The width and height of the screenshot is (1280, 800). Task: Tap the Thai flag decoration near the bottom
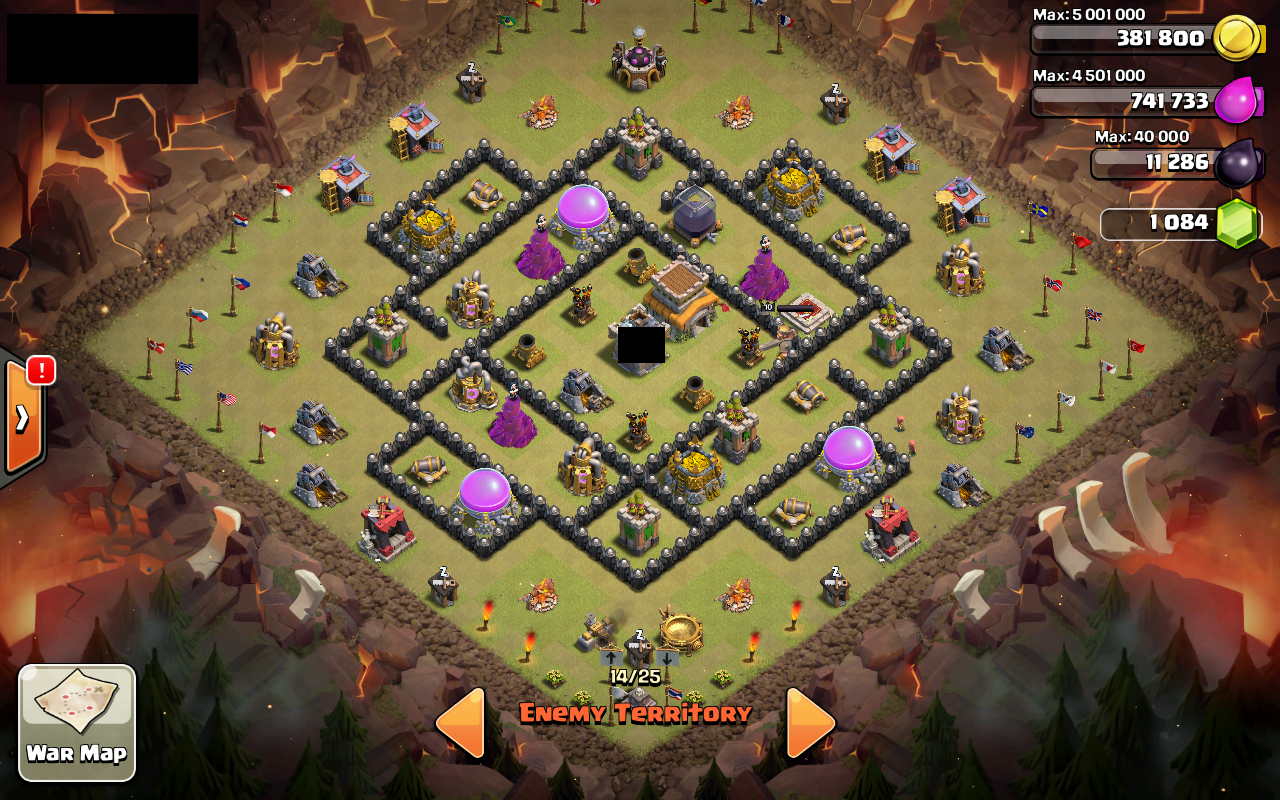tap(676, 692)
